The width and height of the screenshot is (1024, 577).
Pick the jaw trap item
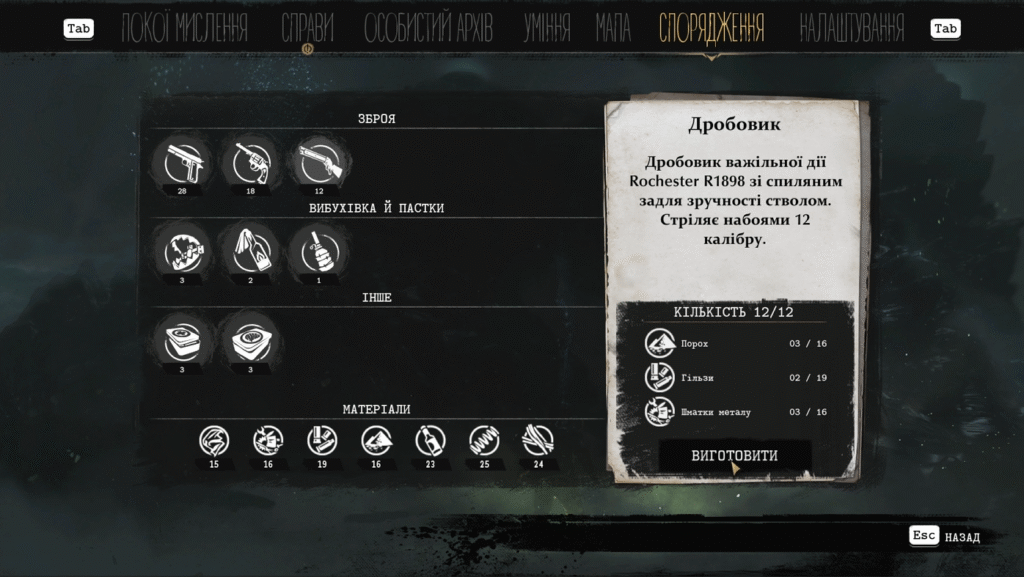click(182, 251)
